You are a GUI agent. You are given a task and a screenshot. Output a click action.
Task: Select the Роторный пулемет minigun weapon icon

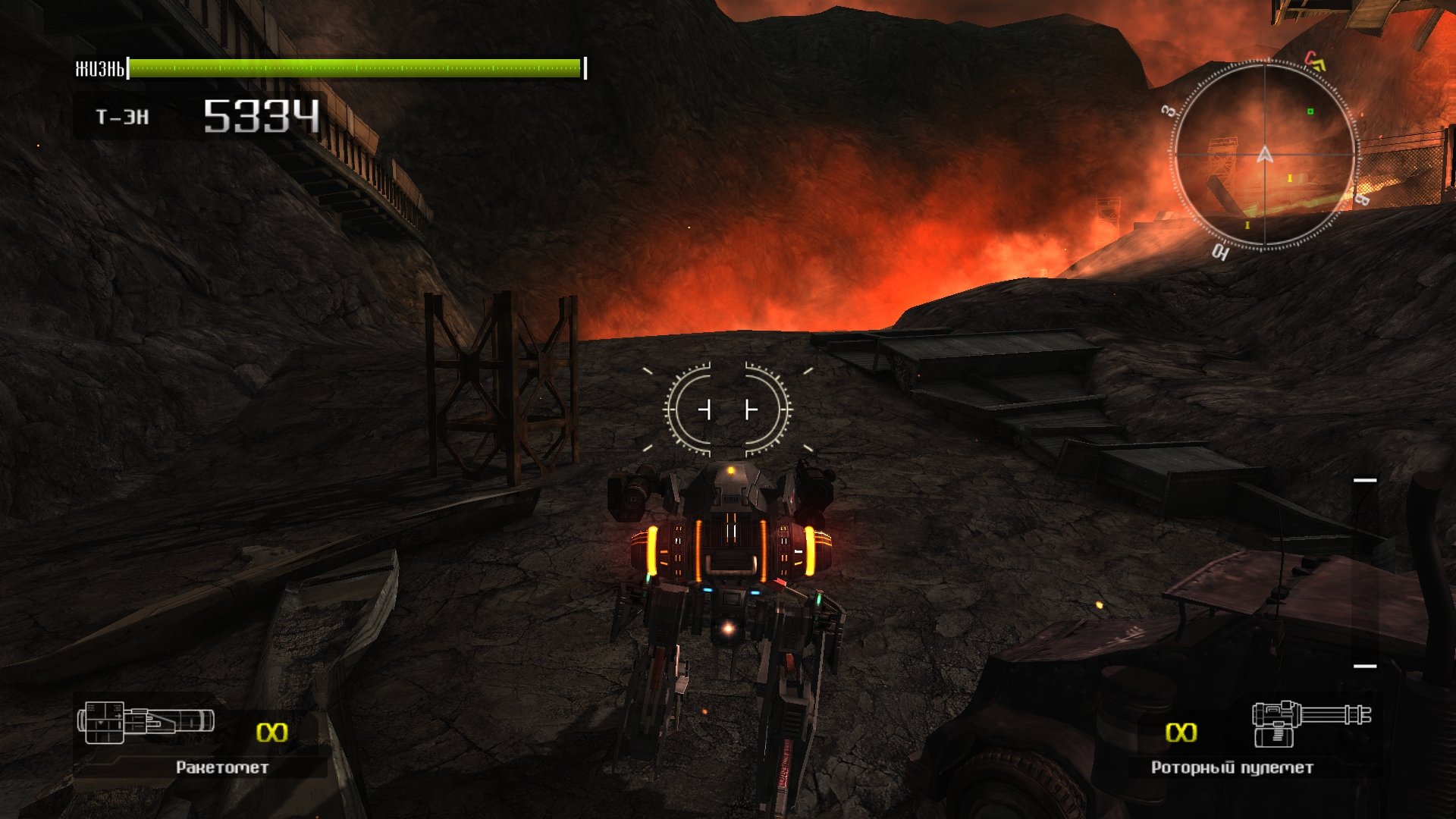1310,722
